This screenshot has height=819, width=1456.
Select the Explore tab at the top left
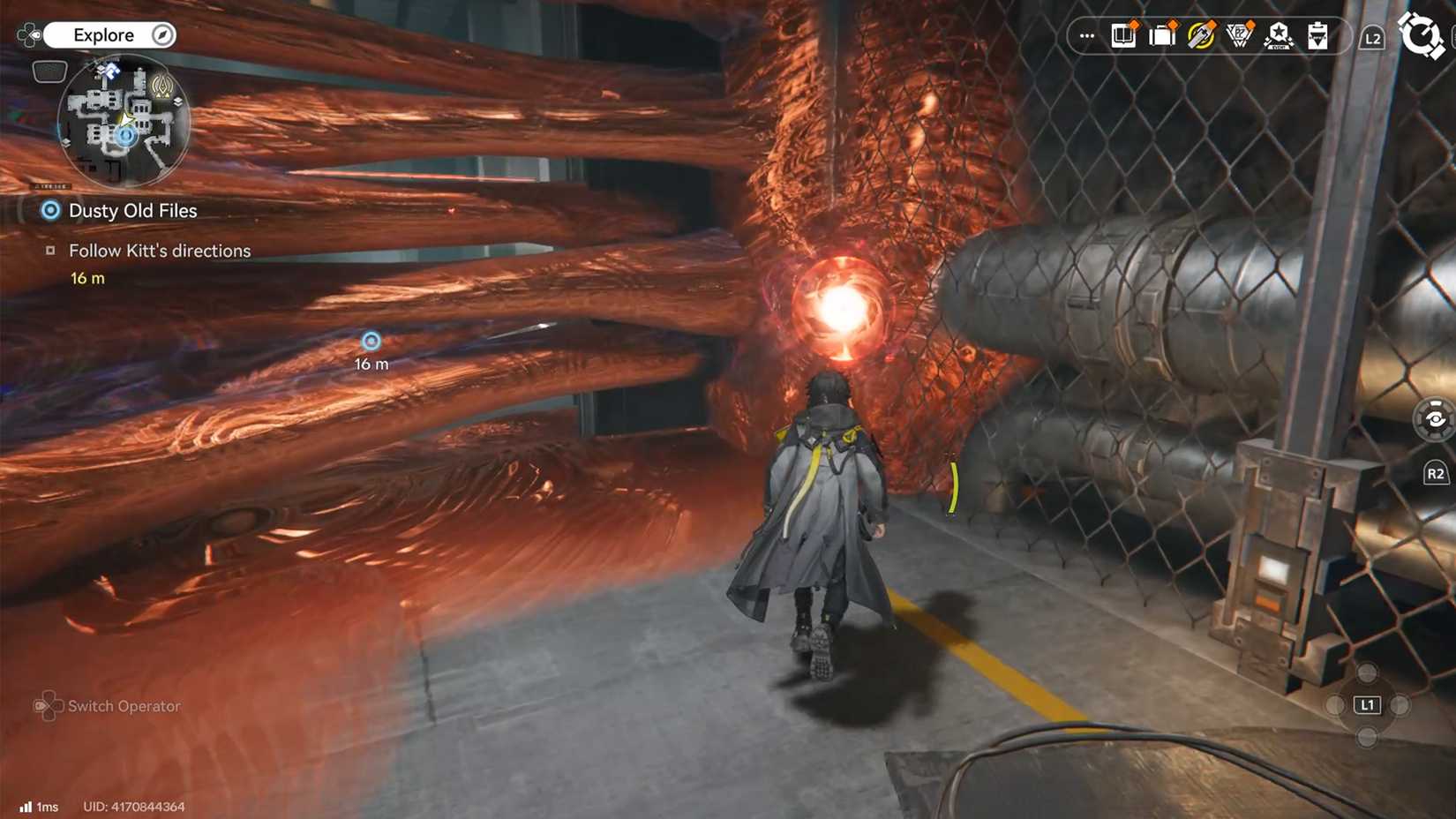(x=106, y=34)
